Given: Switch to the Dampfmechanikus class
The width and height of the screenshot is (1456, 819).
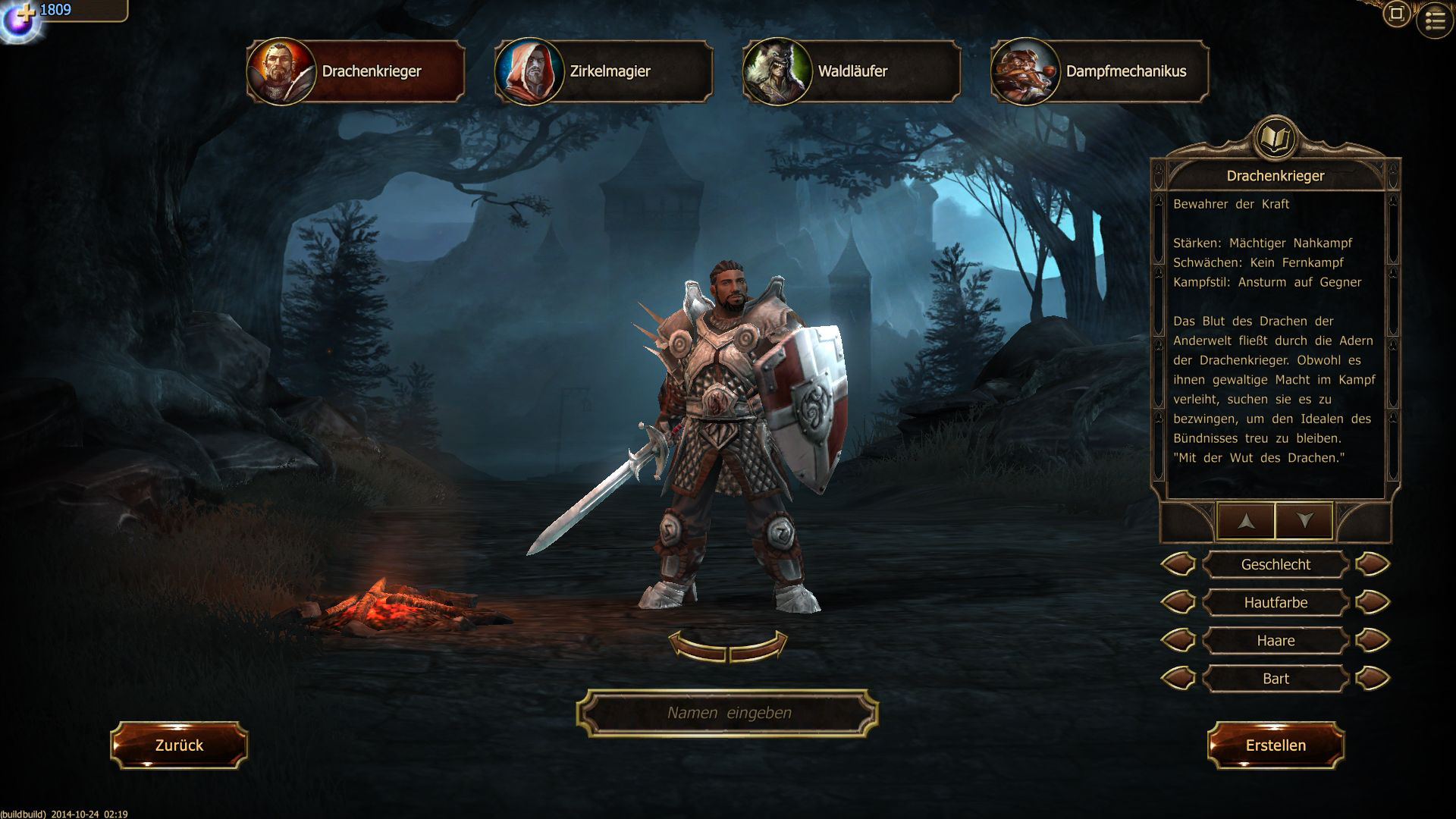Looking at the screenshot, I should point(1100,71).
